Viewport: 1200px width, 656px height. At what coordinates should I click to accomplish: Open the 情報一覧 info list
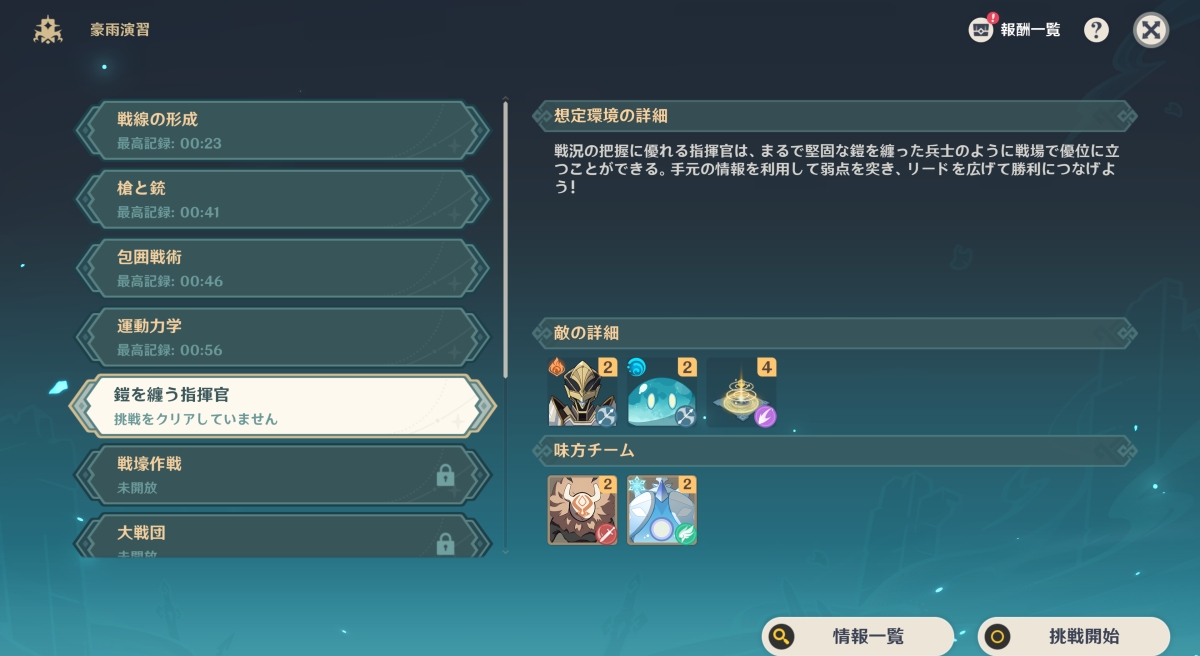click(858, 636)
